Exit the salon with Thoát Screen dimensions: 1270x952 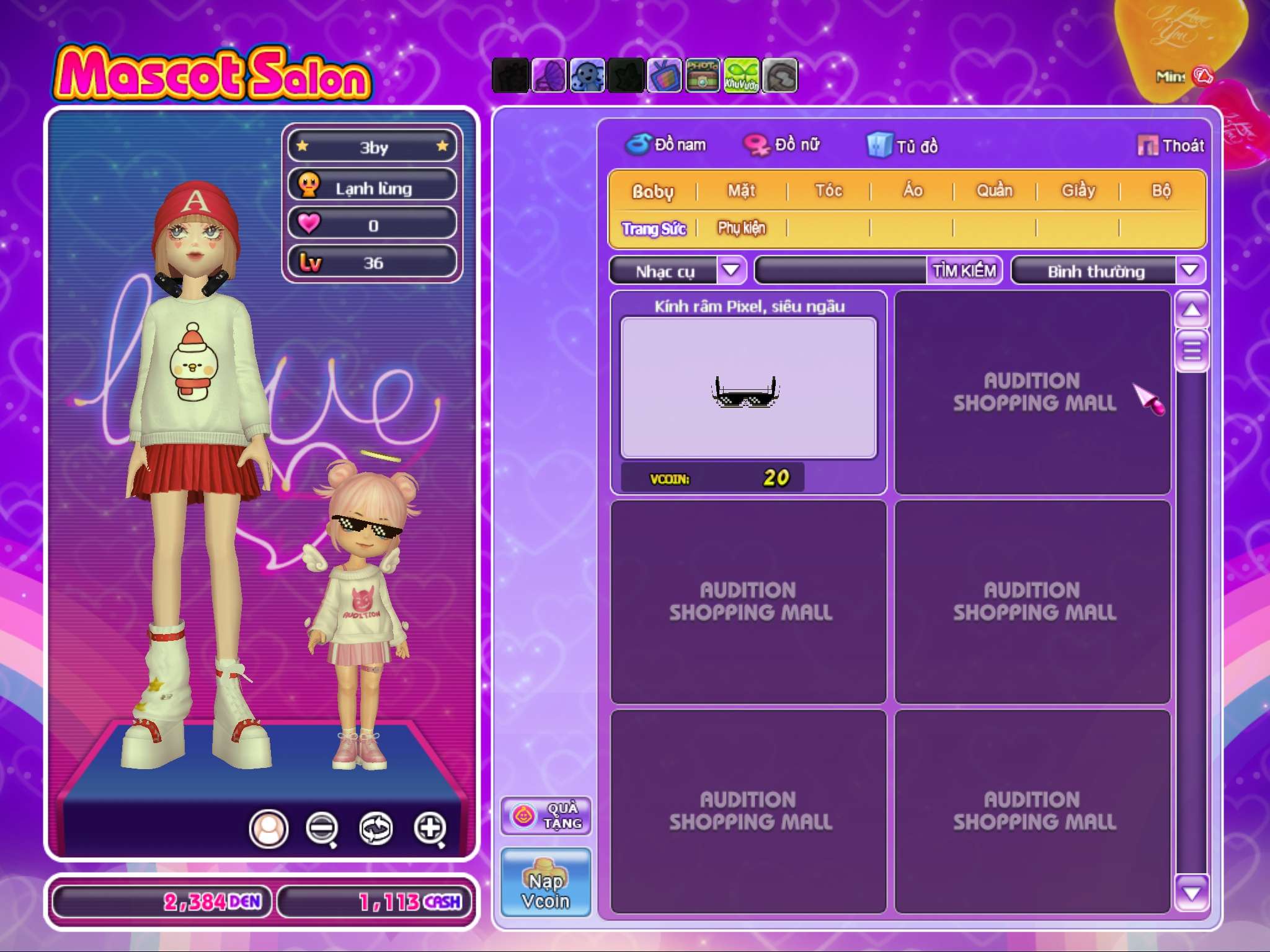click(x=1171, y=146)
